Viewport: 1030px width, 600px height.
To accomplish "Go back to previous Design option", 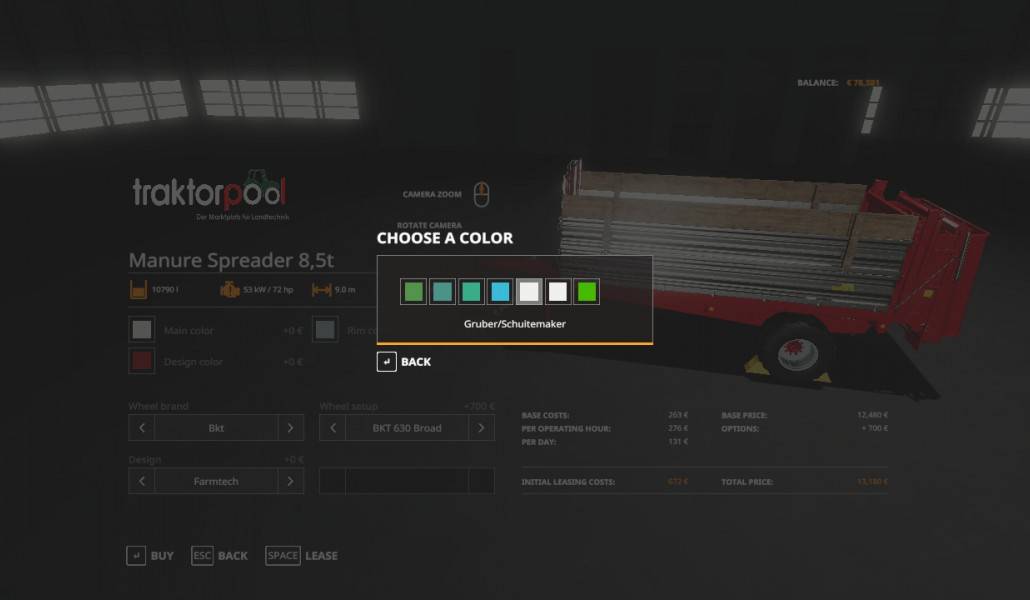I will (x=142, y=481).
